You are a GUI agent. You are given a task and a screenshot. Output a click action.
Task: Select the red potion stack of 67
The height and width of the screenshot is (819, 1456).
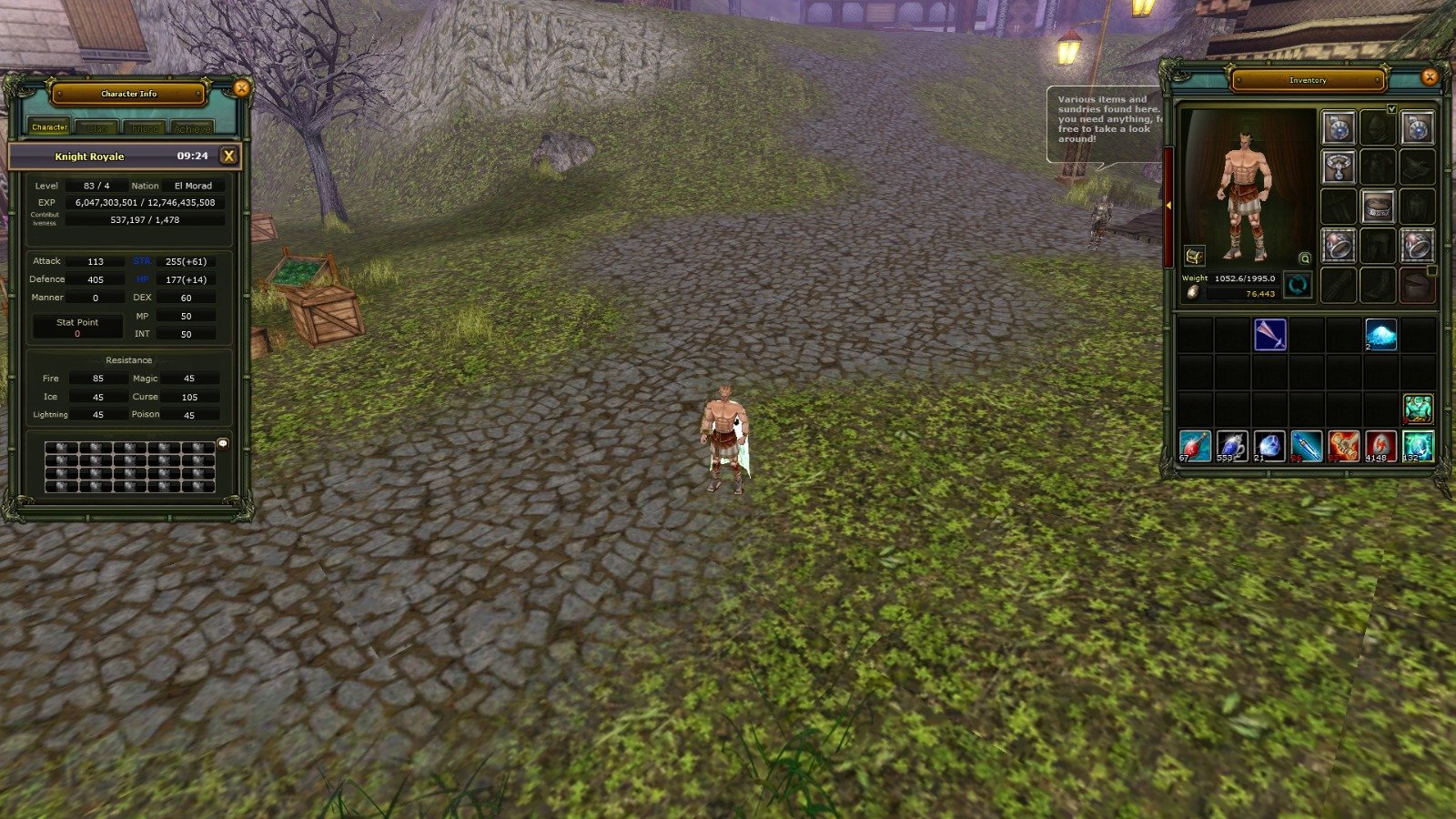click(x=1195, y=446)
